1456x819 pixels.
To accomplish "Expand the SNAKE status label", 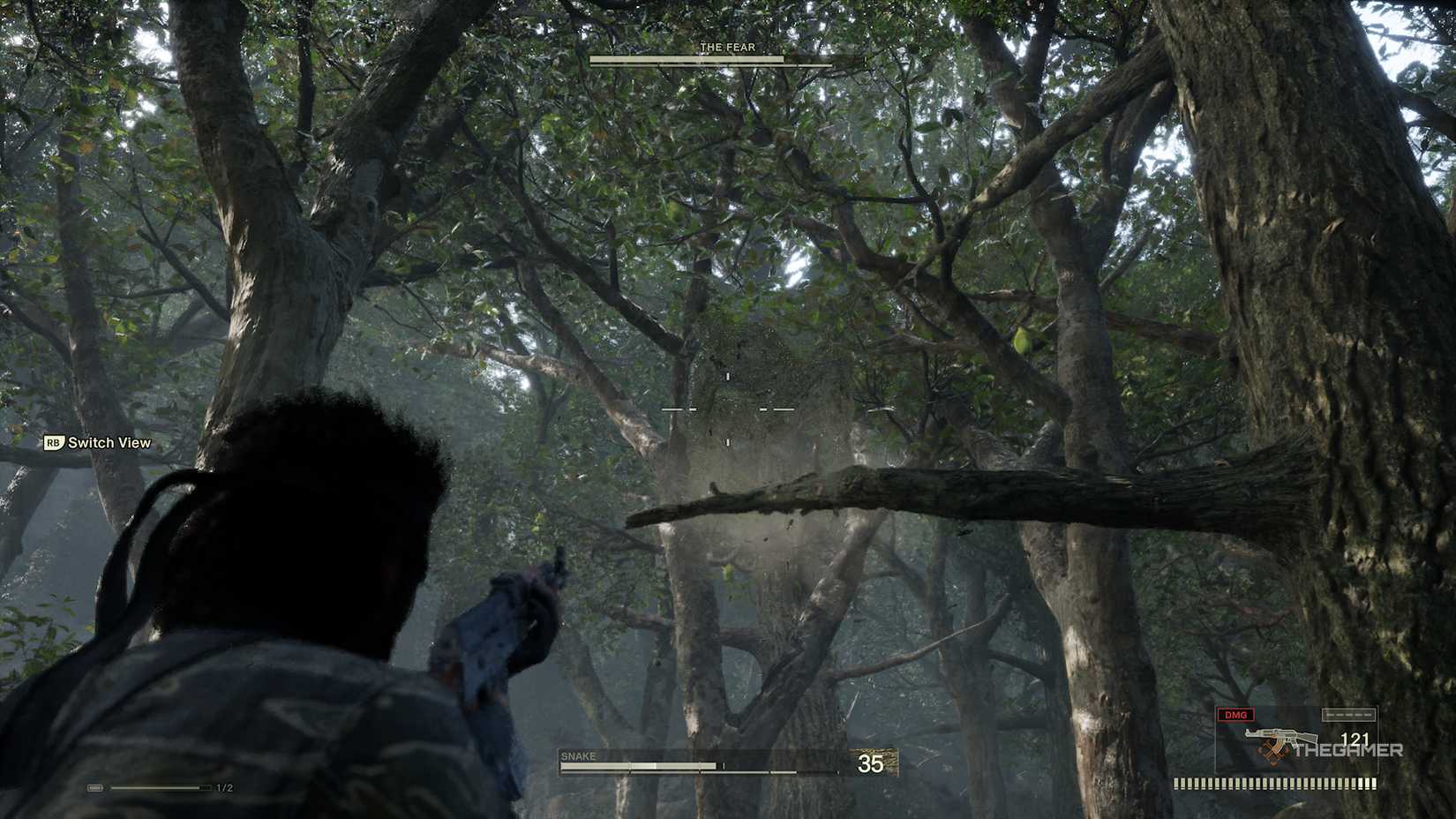I will click(579, 756).
